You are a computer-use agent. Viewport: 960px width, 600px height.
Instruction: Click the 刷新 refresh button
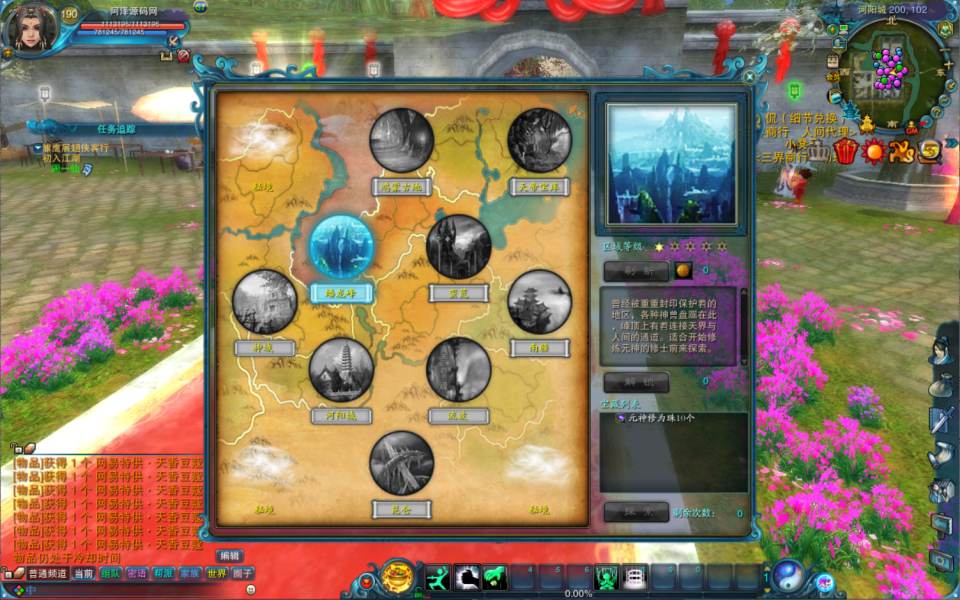[634, 270]
